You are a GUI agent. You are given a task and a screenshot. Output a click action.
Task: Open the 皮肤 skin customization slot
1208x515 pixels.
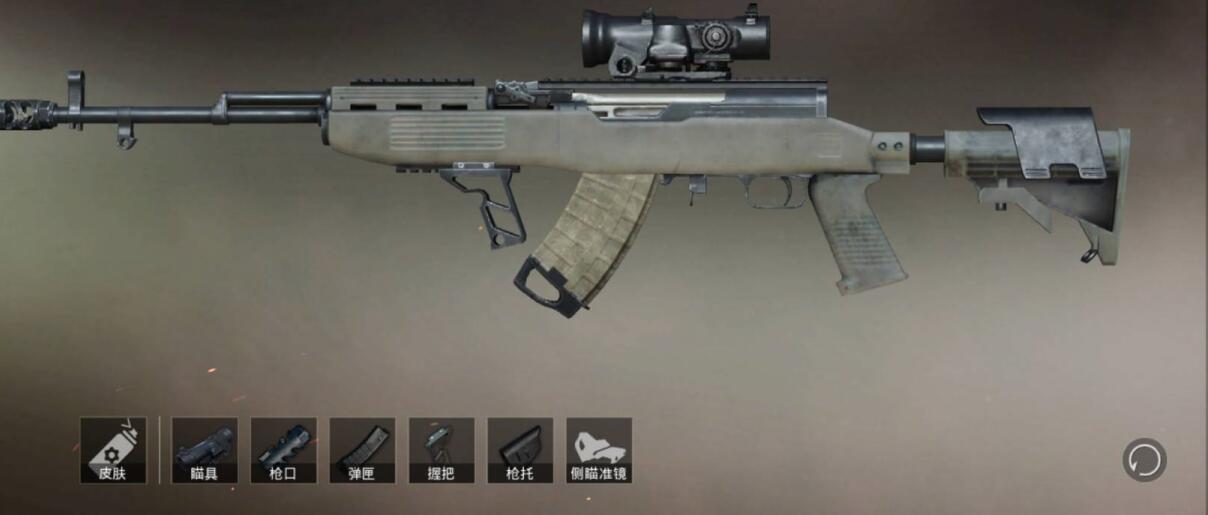(x=113, y=450)
